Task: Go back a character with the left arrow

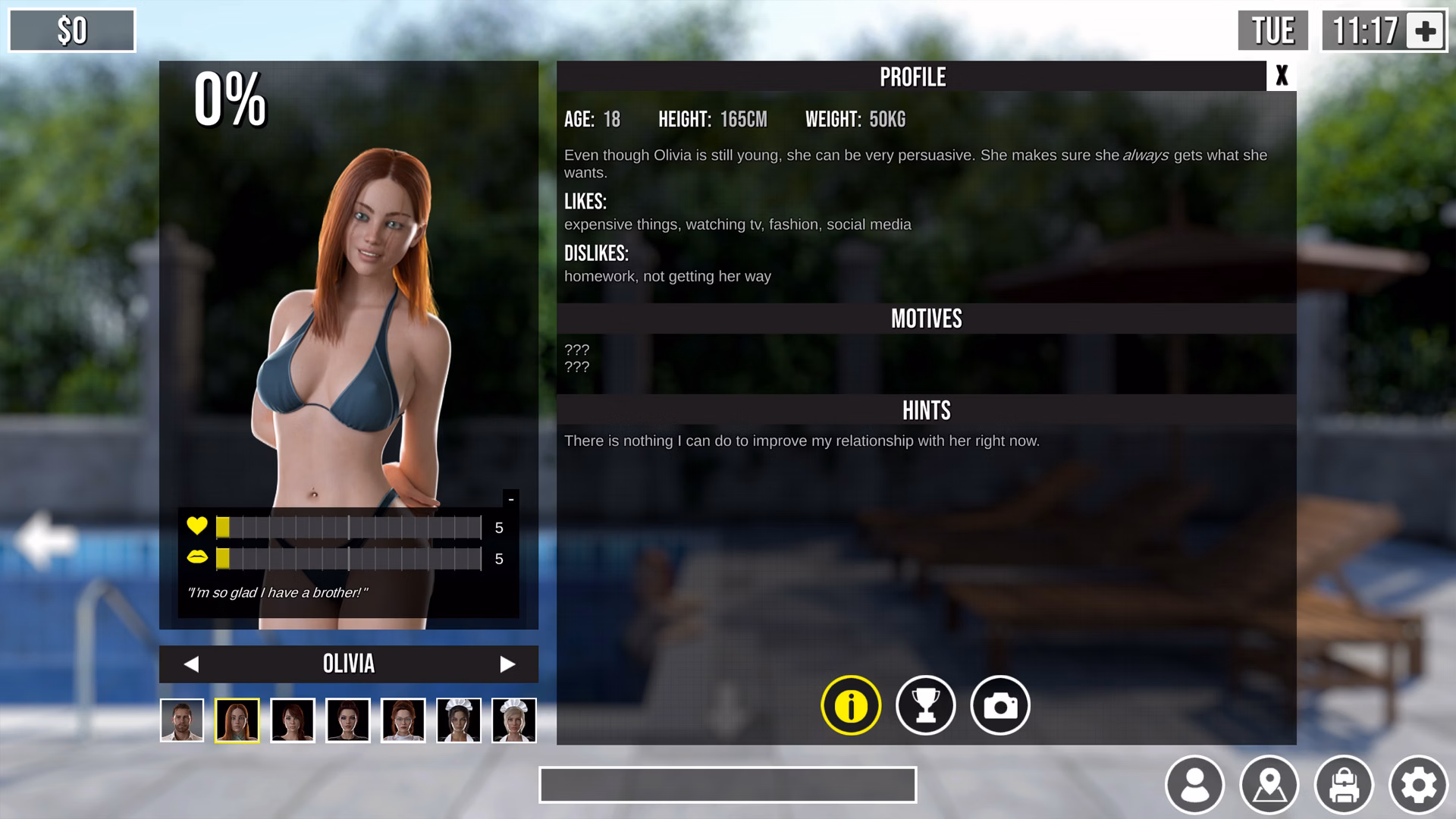Action: pos(191,664)
